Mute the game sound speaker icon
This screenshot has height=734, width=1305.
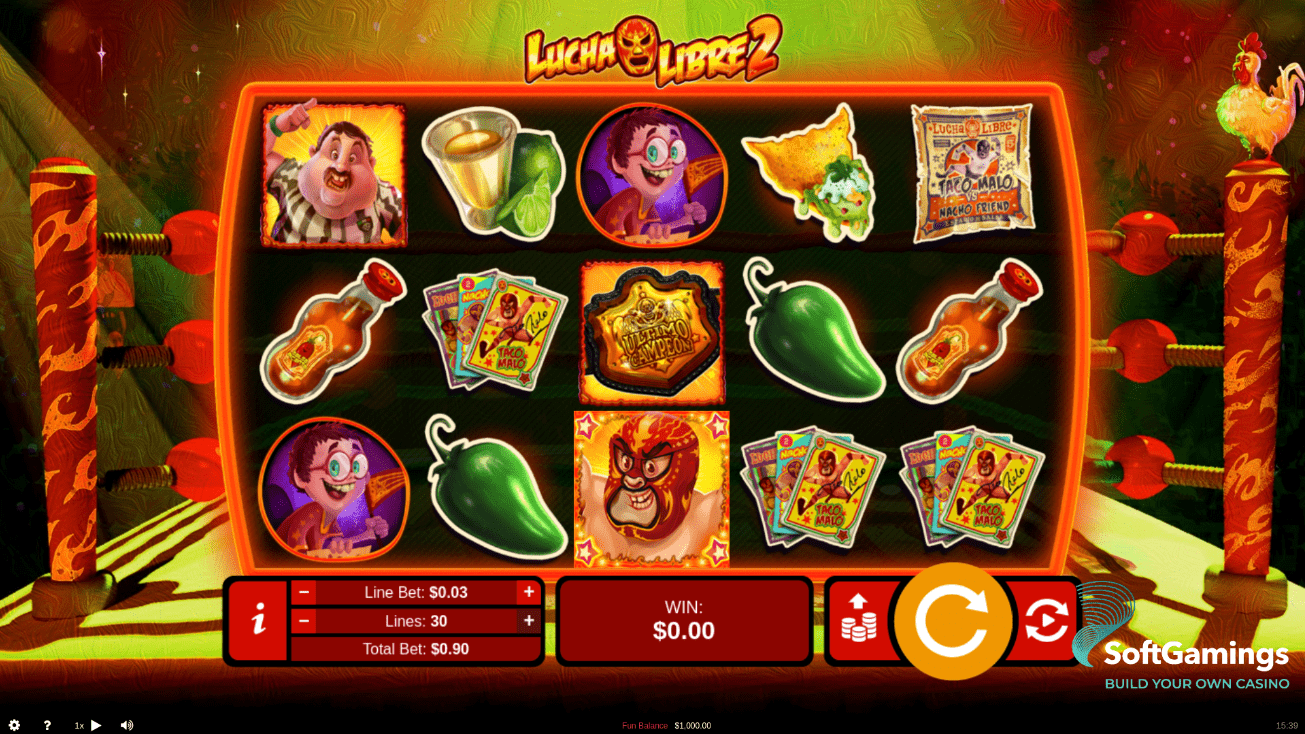127,725
